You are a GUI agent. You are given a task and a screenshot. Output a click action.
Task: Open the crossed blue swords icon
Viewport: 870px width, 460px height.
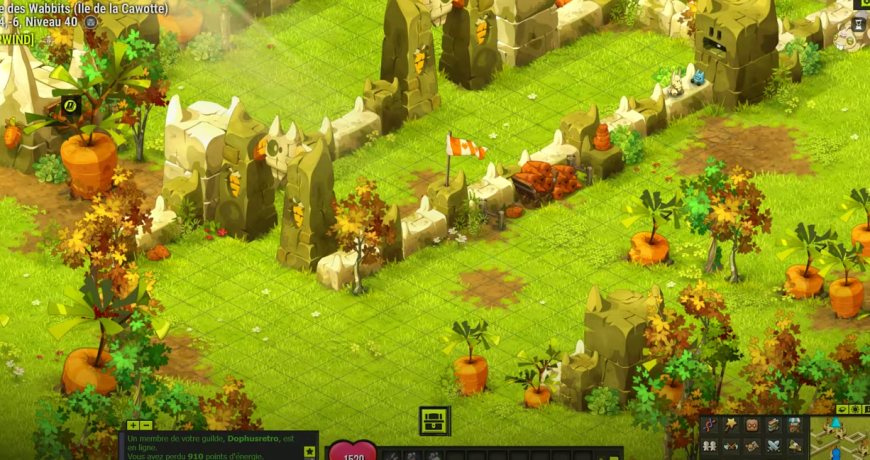773,446
